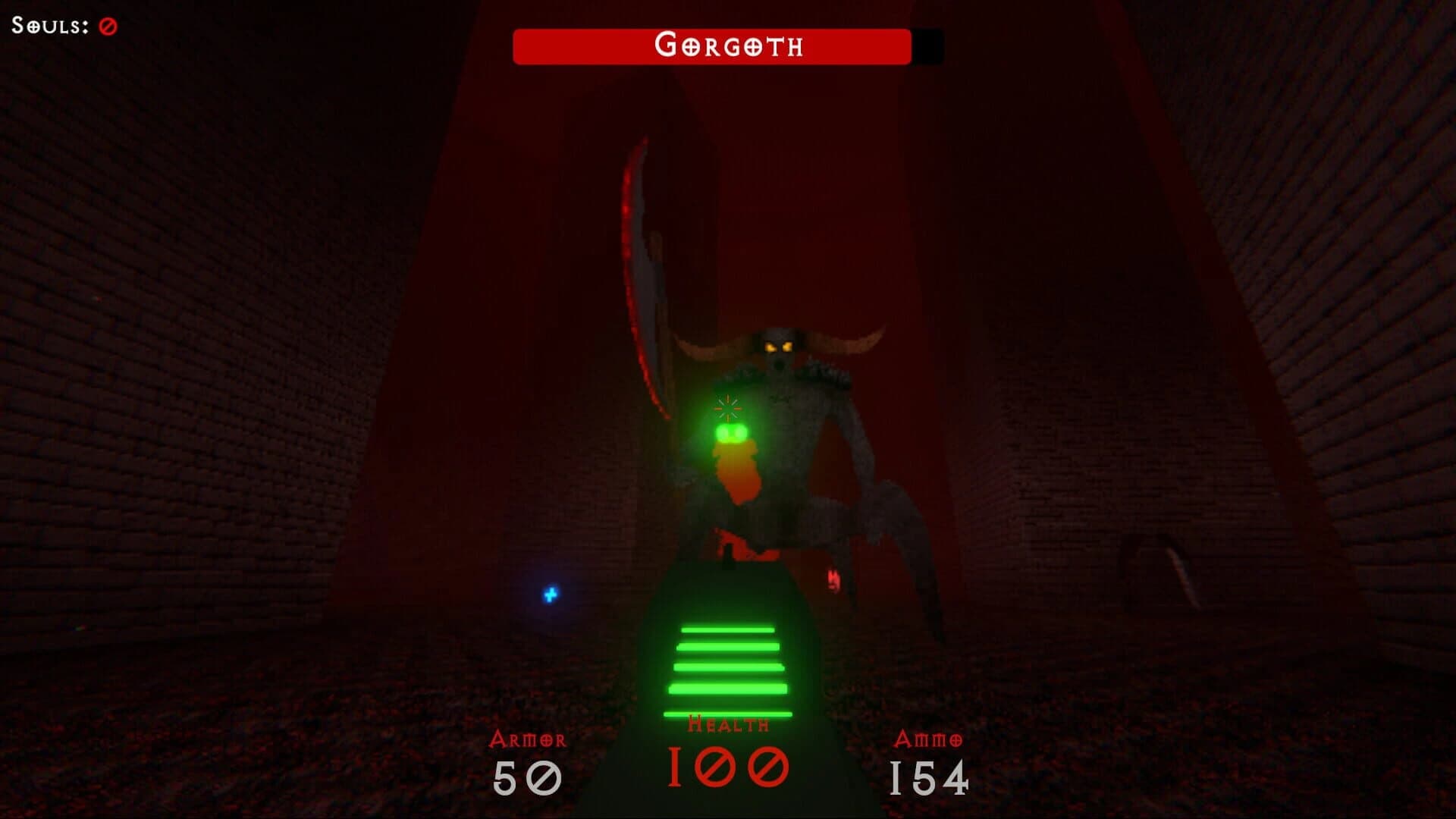This screenshot has width=1456, height=819.
Task: Select the Armor indicator label
Action: point(528,738)
